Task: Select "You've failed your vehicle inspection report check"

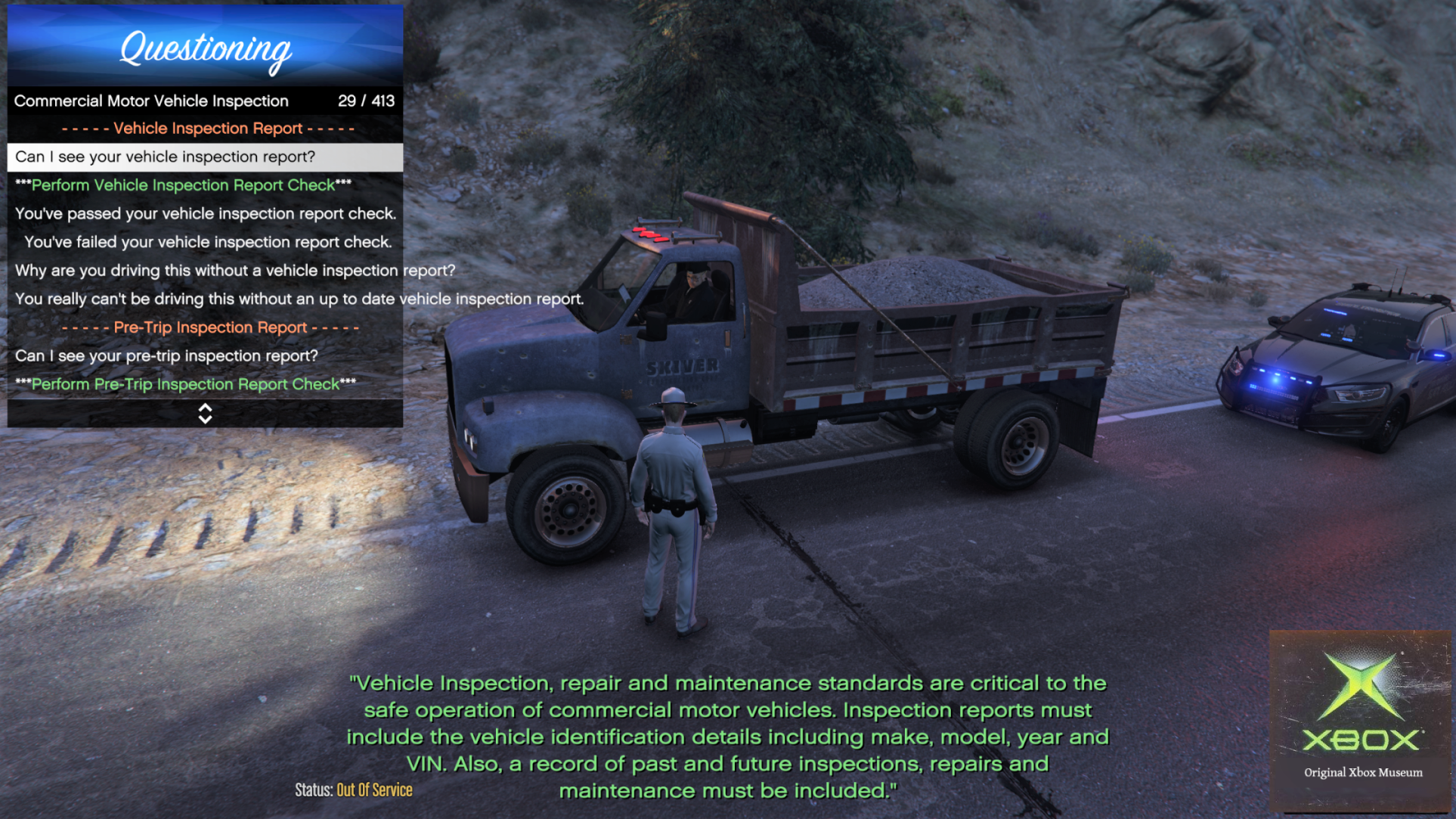Action: tap(208, 242)
